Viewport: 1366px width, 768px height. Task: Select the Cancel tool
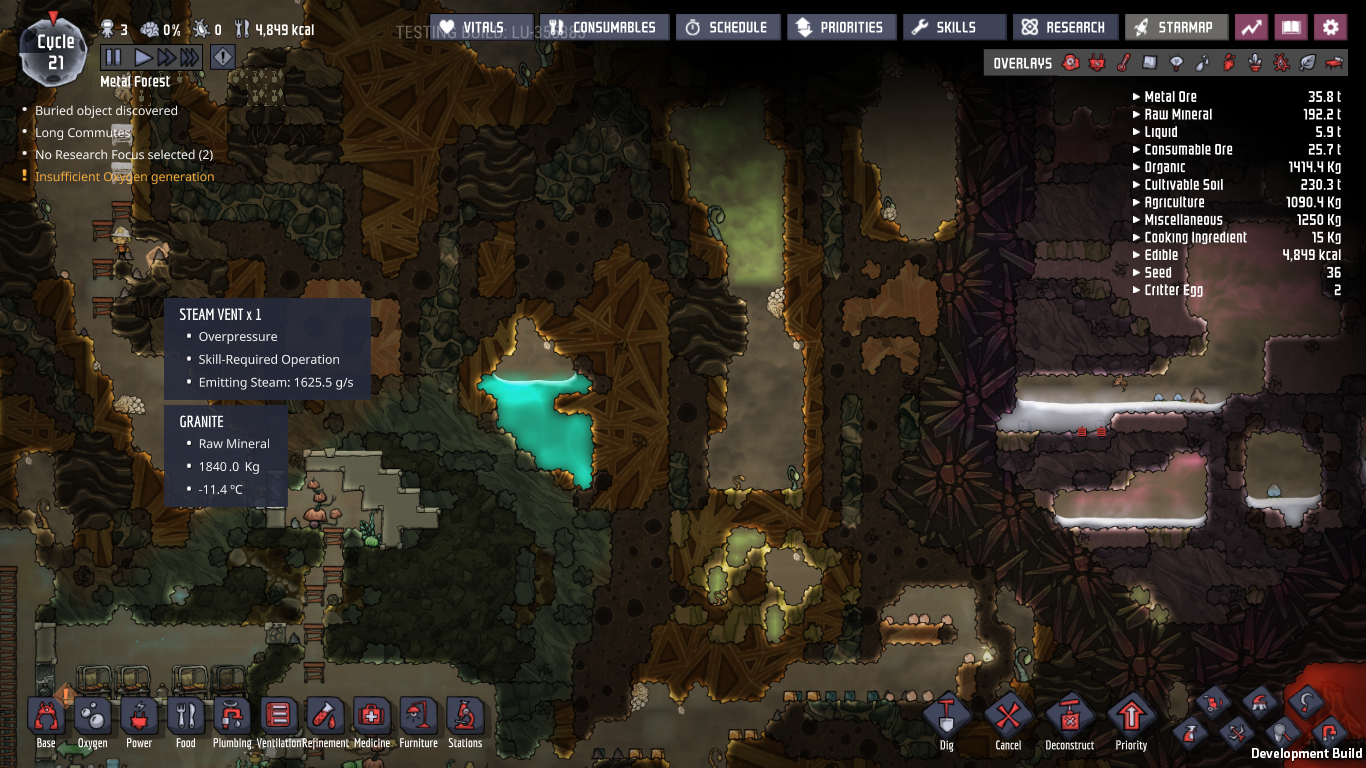(x=1008, y=716)
